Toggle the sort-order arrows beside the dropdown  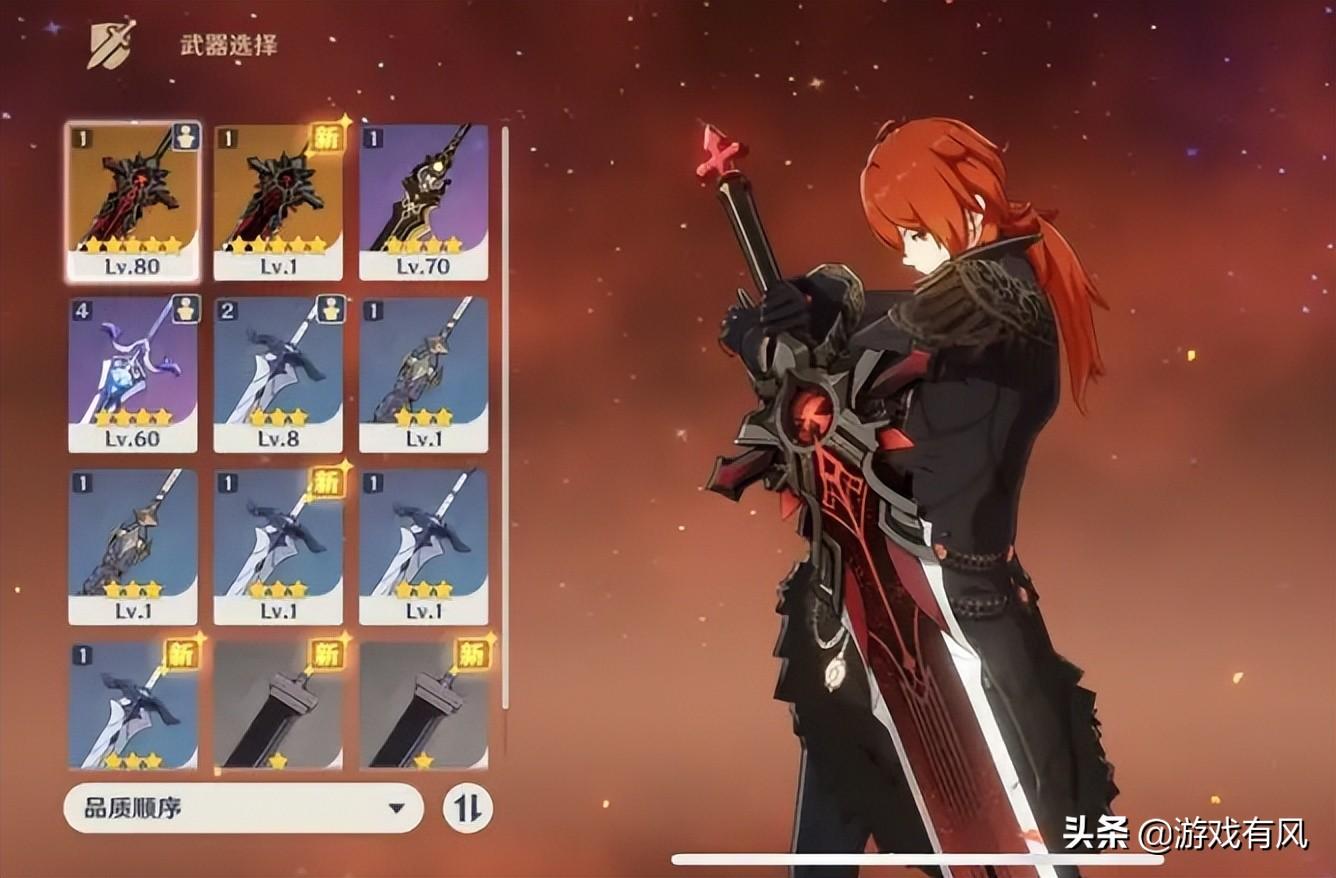470,808
